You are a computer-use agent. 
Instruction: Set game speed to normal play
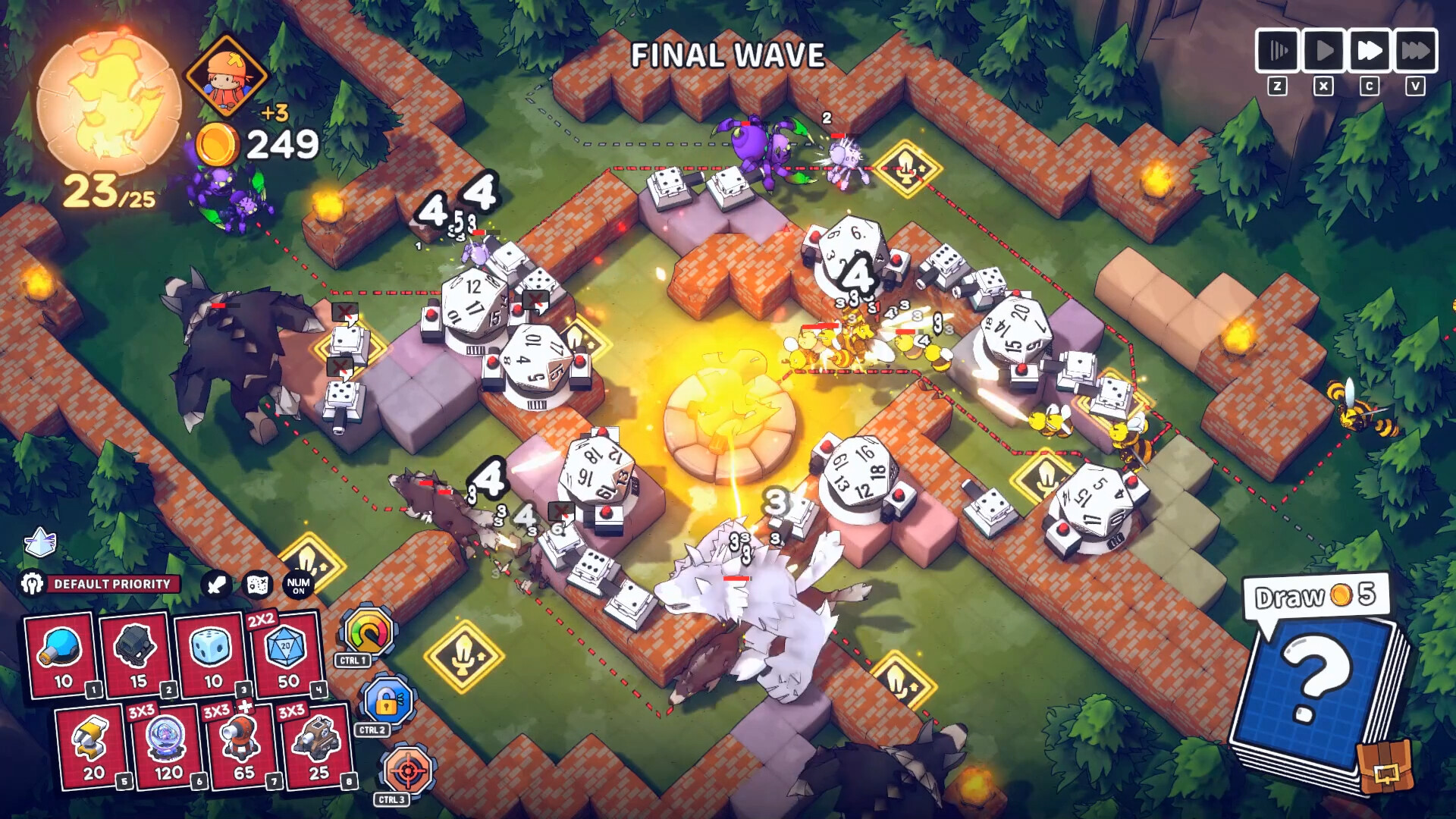(1323, 51)
